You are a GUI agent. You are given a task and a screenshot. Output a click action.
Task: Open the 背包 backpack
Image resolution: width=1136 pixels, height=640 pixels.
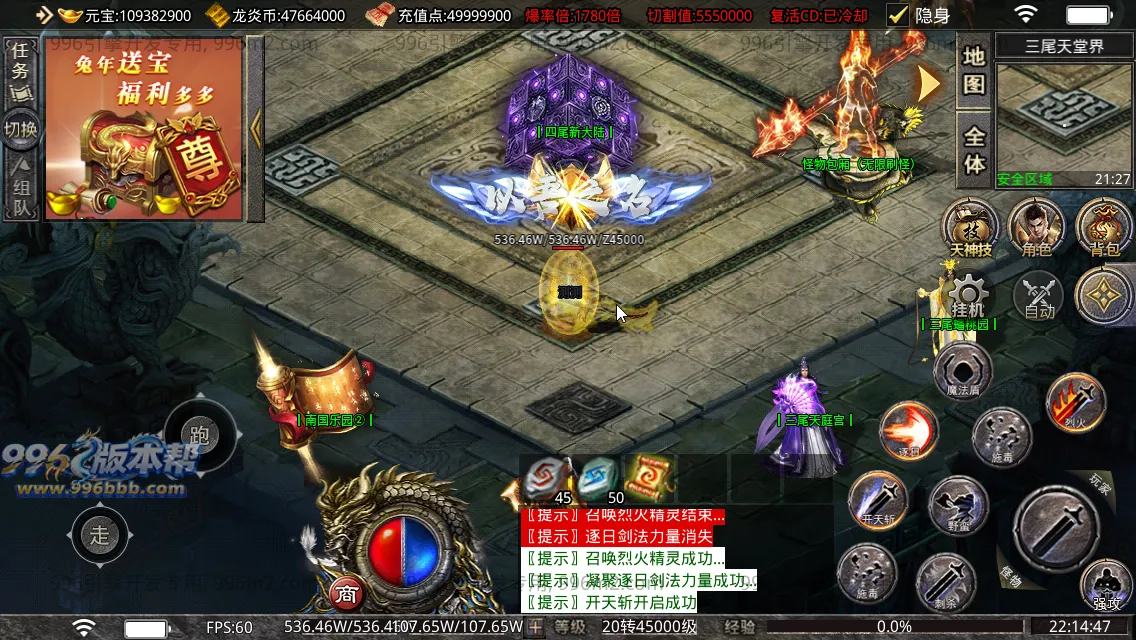click(x=1104, y=226)
